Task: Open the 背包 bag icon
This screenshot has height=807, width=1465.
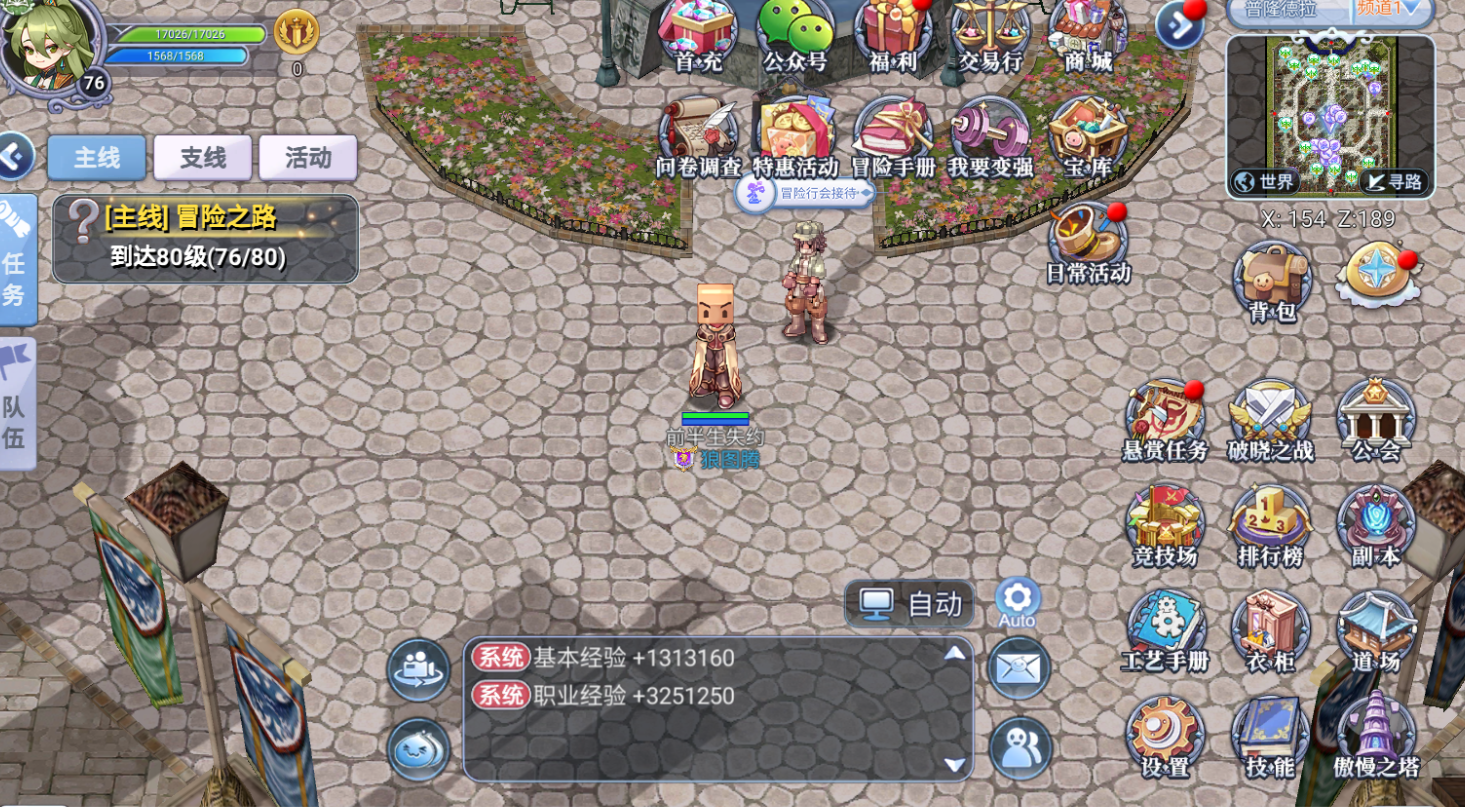Action: click(x=1272, y=281)
